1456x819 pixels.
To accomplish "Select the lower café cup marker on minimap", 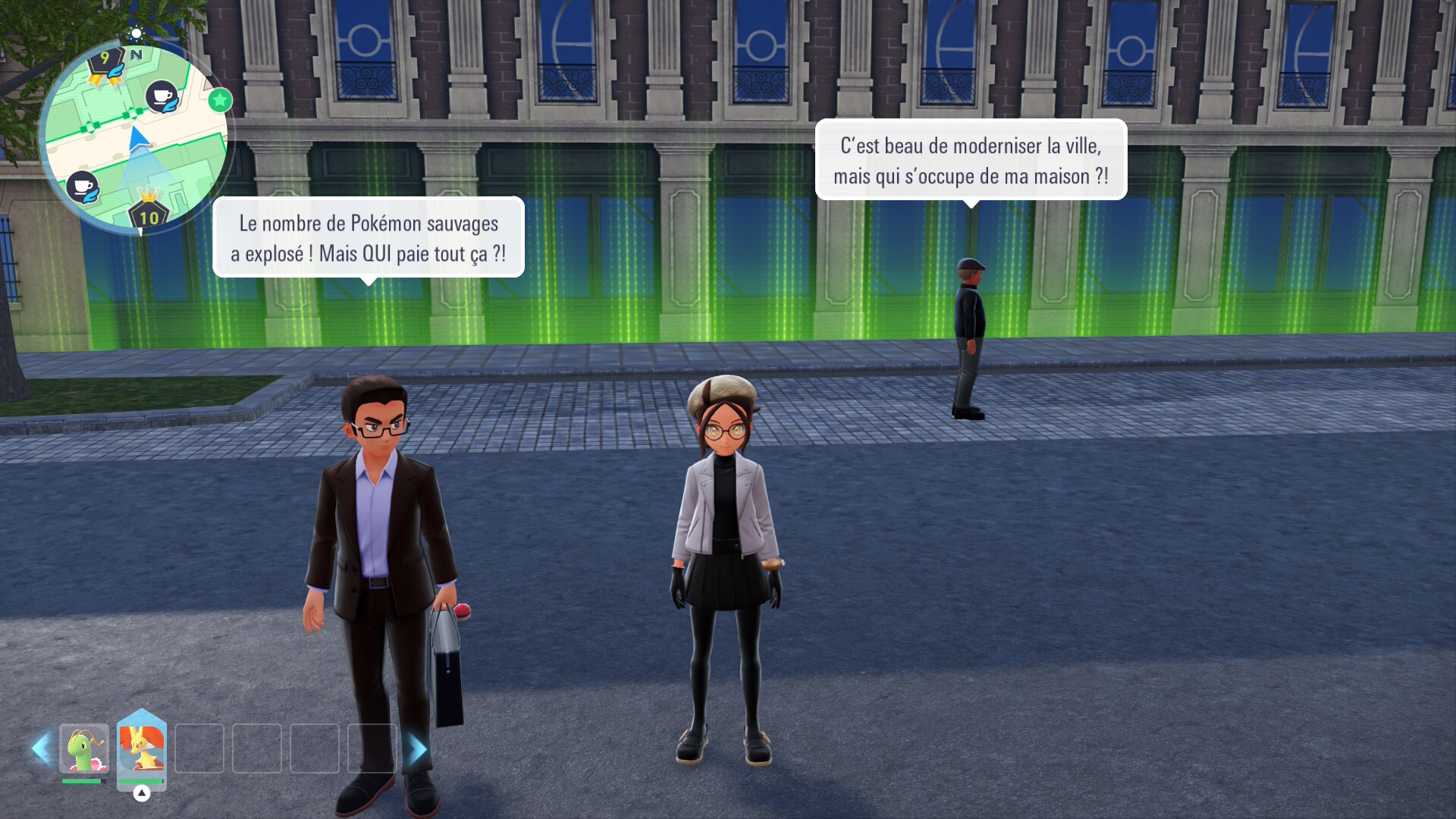I will 83,187.
